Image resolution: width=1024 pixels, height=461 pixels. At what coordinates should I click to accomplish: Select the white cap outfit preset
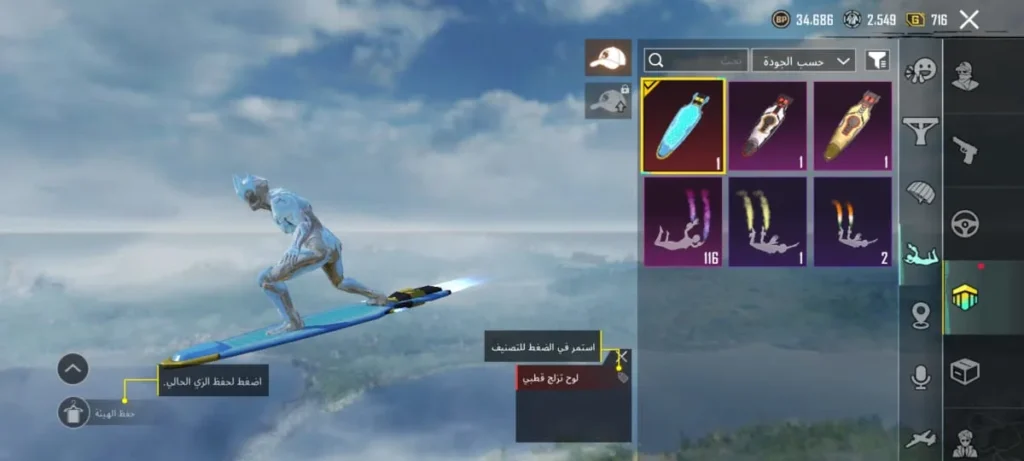[x=608, y=58]
